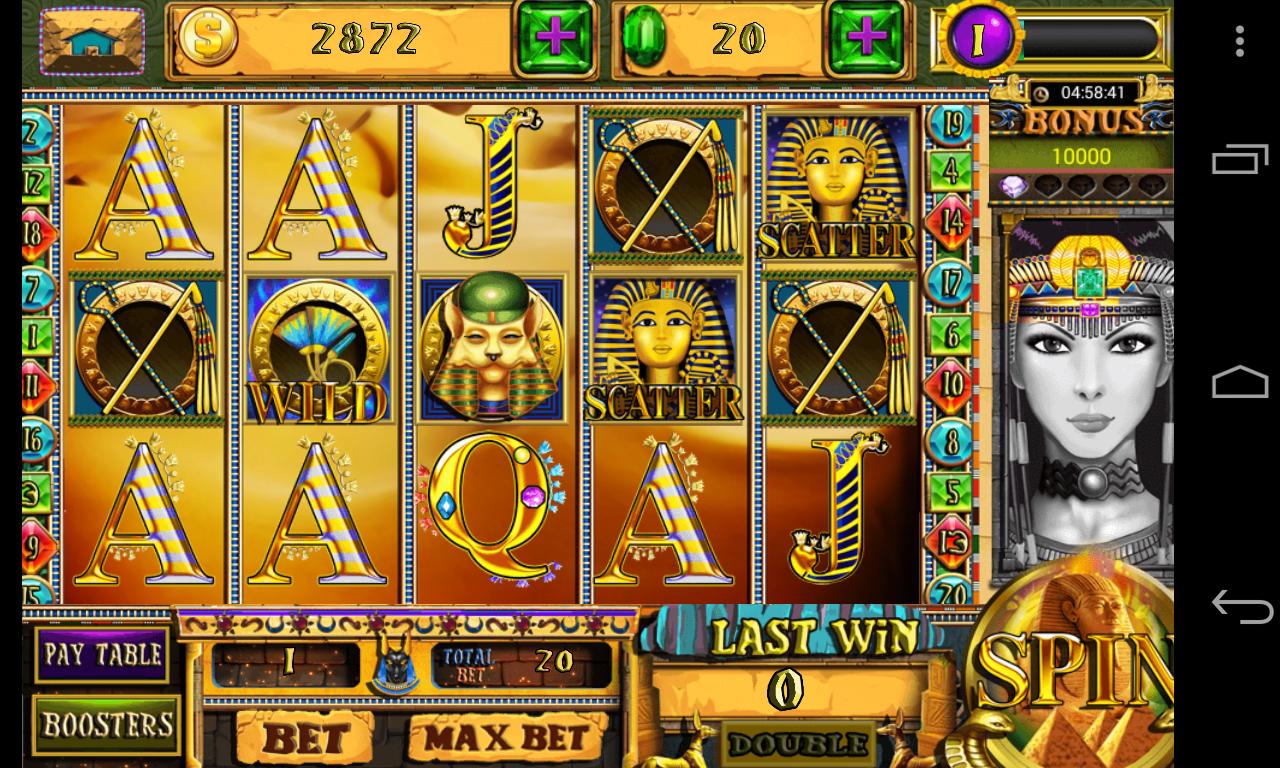Open the BOOSTERS panel
Viewport: 1280px width, 768px height.
click(x=105, y=726)
